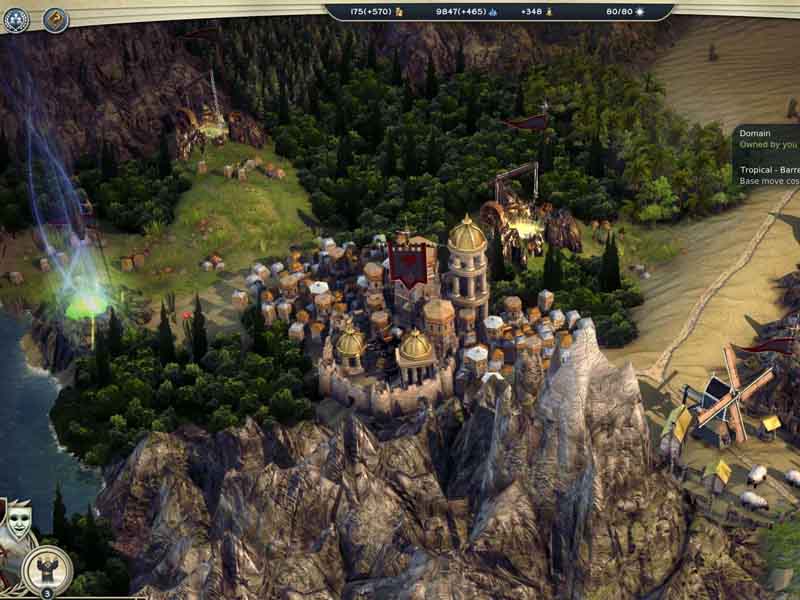This screenshot has height=600, width=800.
Task: Open the round silver emblem menu button
Action: (16, 19)
